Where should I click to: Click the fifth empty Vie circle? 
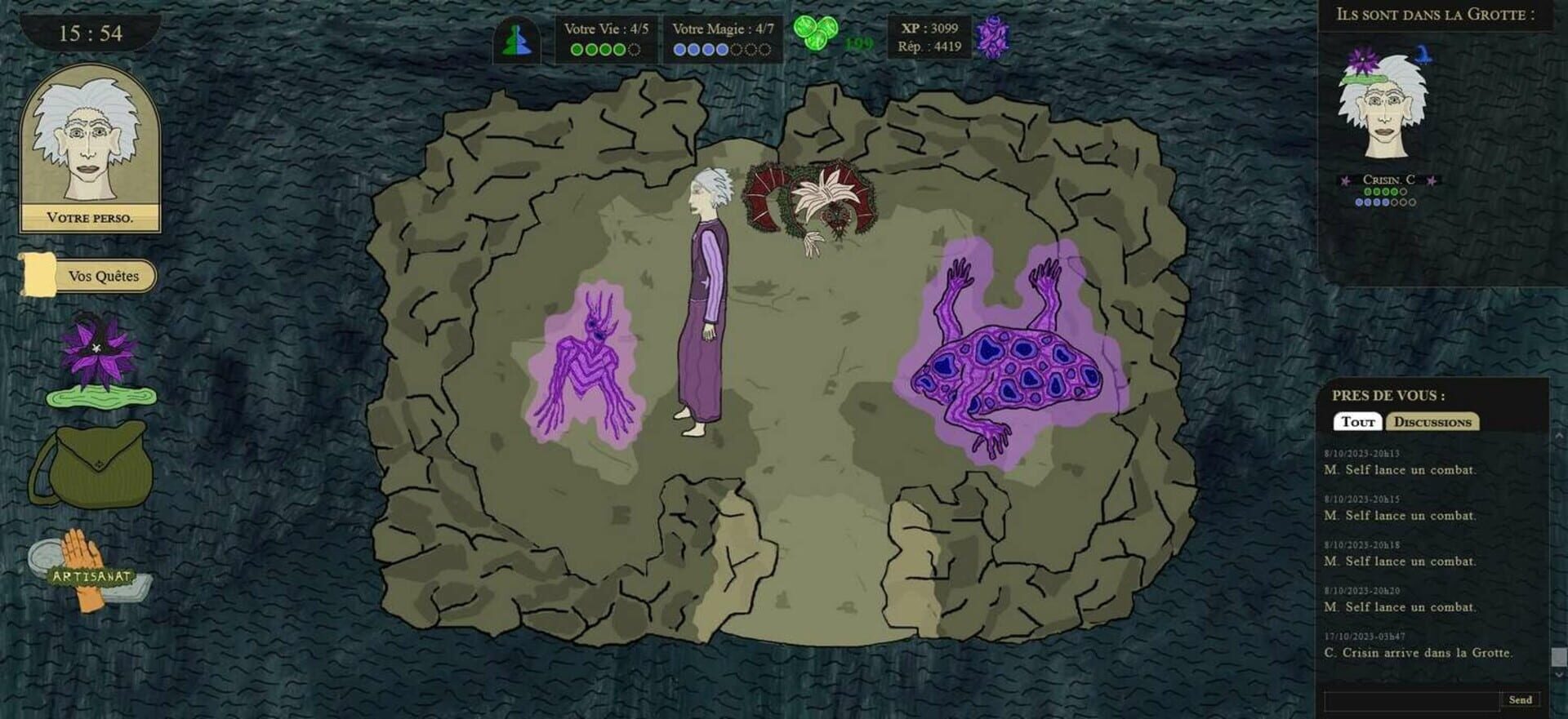pyautogui.click(x=635, y=50)
